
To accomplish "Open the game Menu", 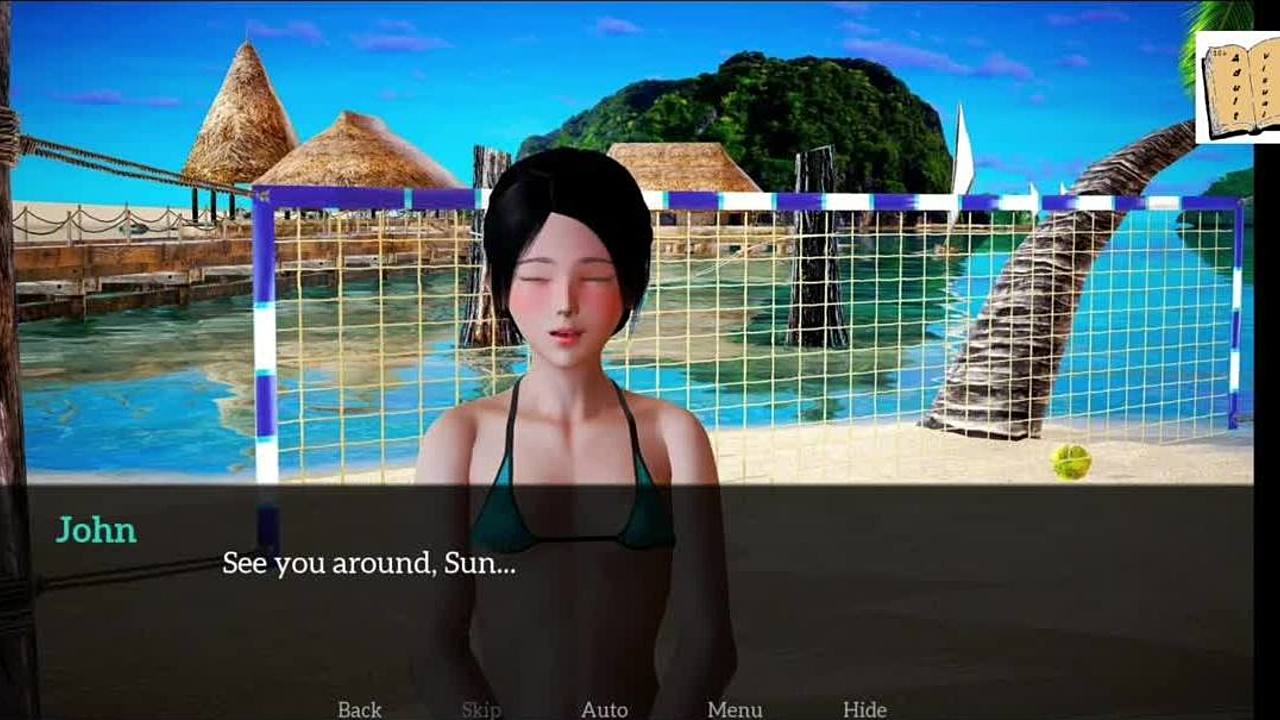I will click(x=734, y=709).
